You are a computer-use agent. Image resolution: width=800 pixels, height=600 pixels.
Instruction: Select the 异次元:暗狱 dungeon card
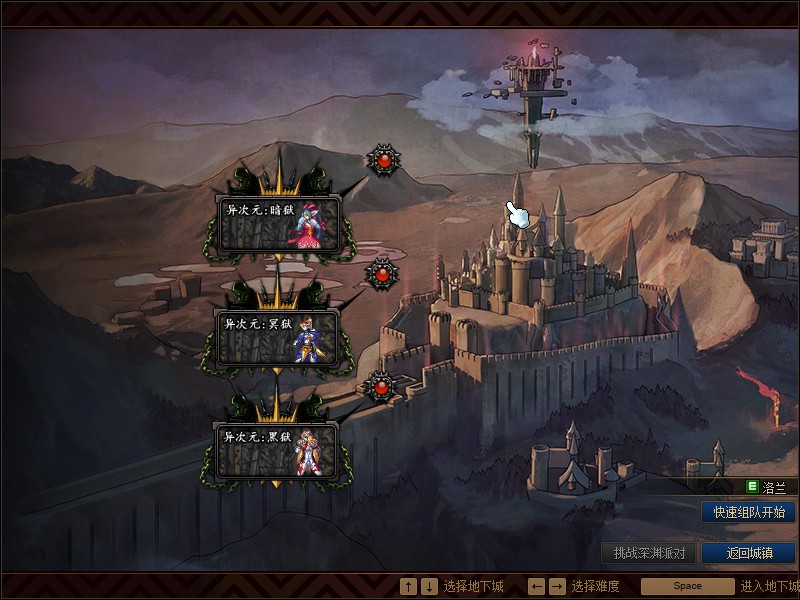point(279,222)
